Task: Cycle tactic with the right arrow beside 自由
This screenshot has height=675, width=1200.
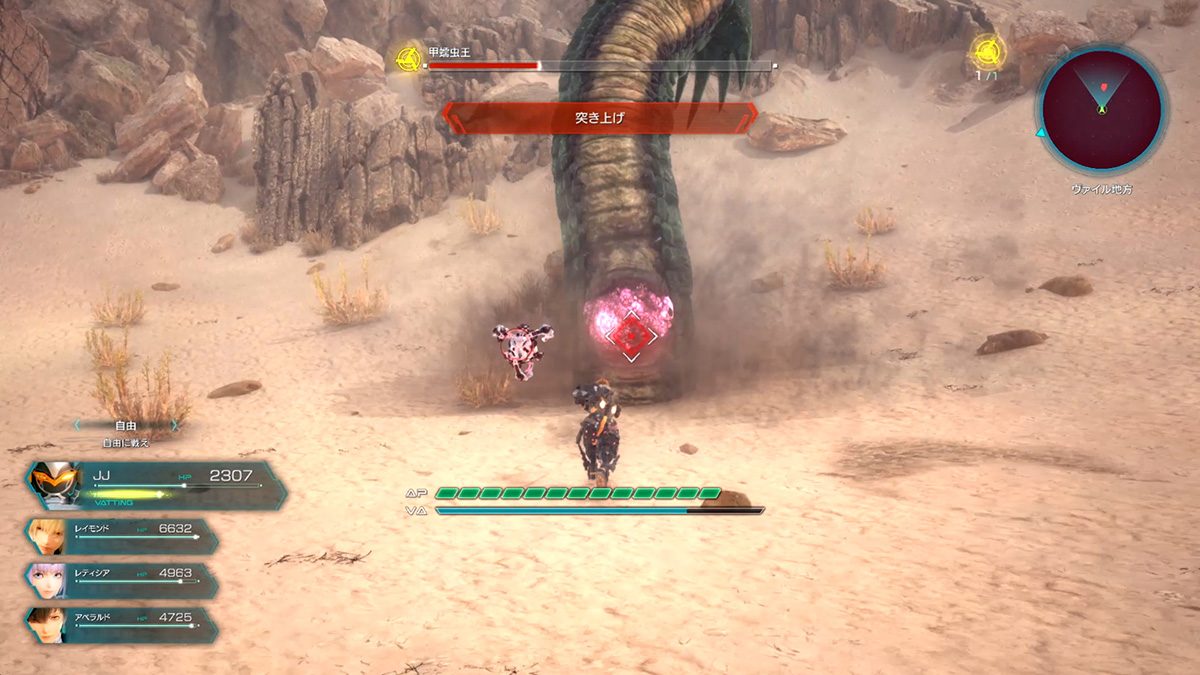Action: point(176,424)
